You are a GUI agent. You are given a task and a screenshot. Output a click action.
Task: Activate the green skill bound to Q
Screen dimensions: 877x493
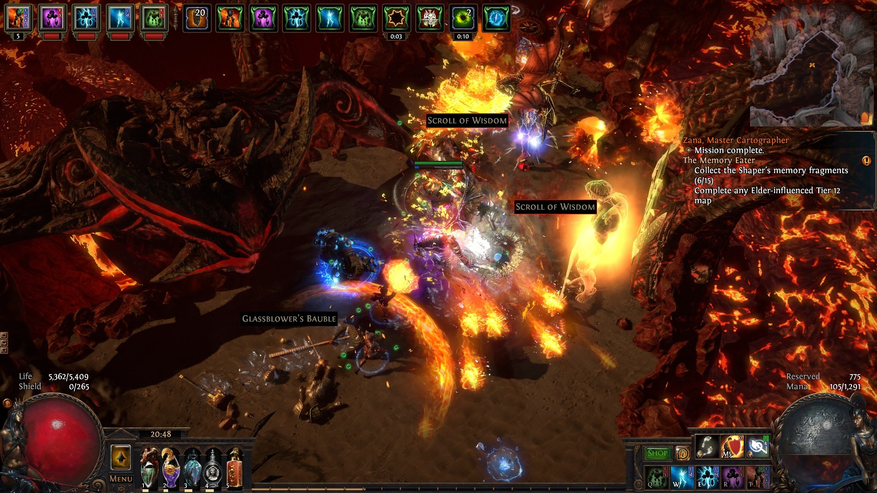pos(656,476)
